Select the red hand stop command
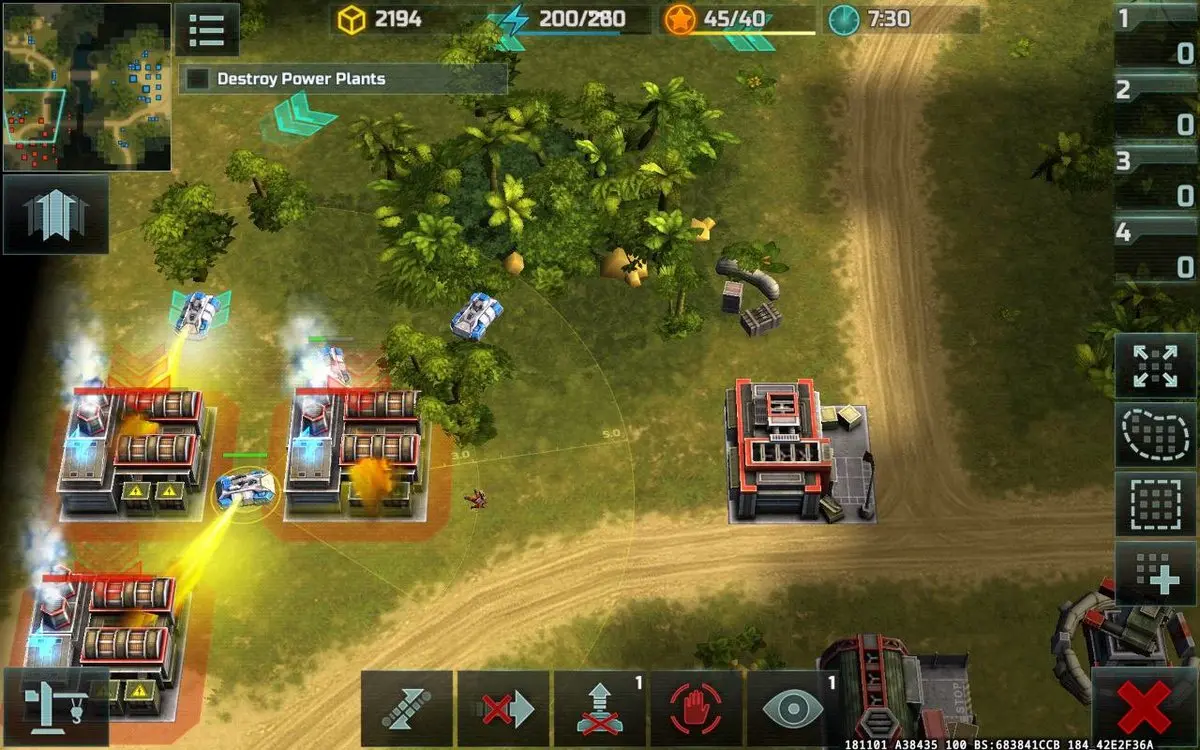Screen dimensions: 1200x750 point(696,708)
